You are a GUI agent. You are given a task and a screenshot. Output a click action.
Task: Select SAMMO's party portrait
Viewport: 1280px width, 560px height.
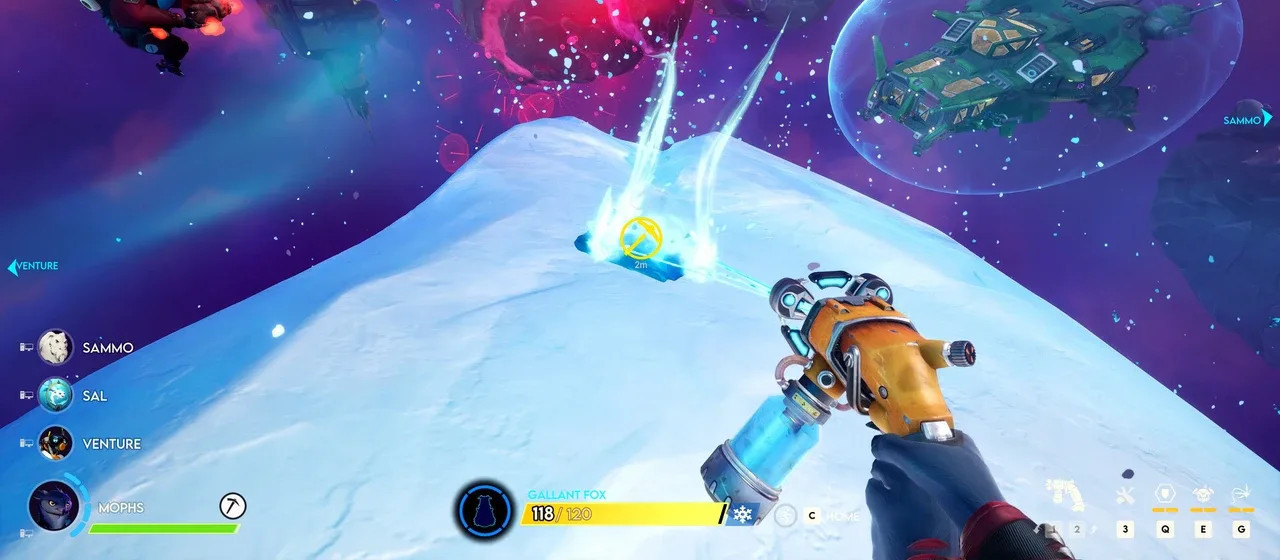pos(56,347)
